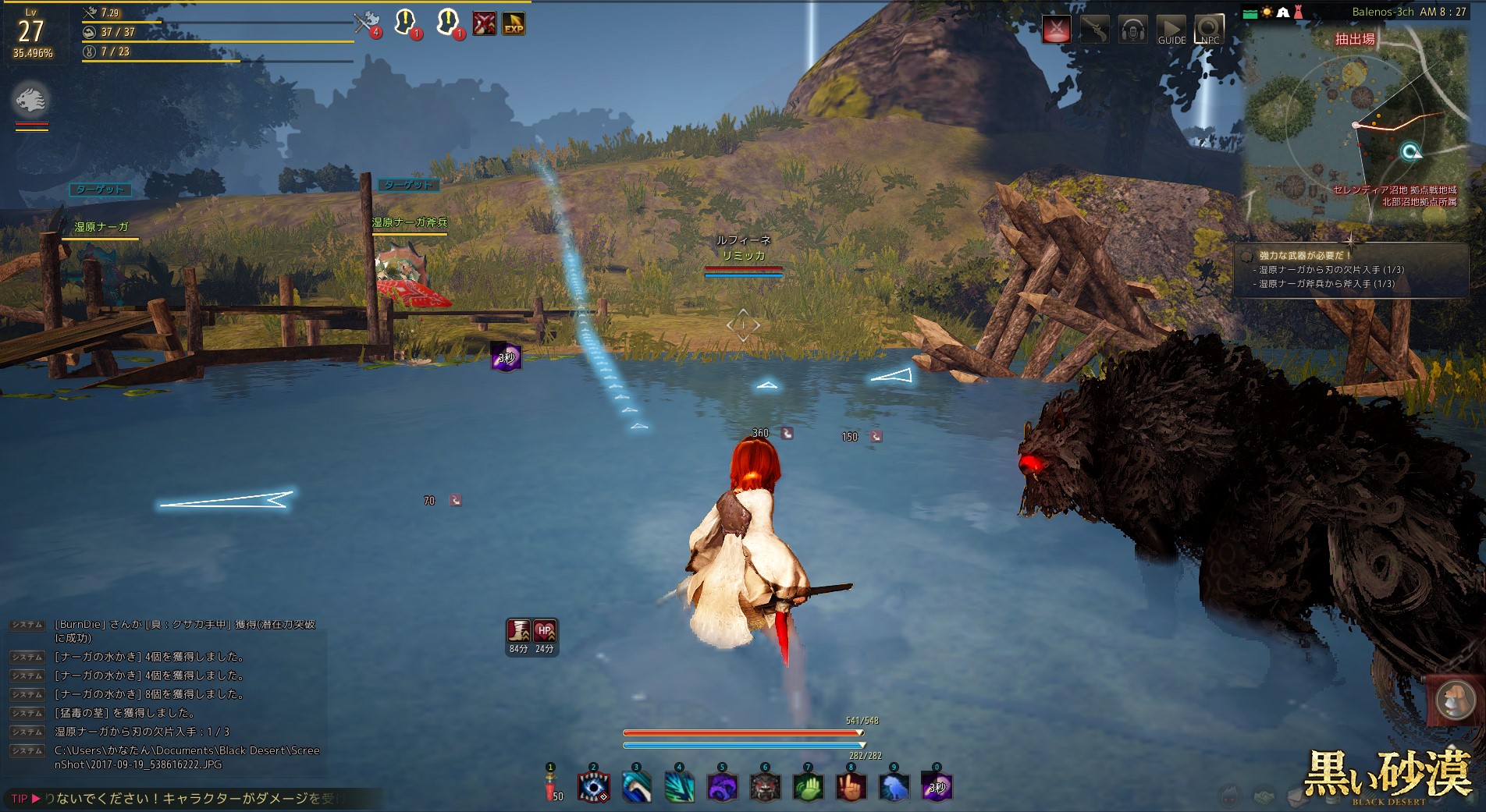1486x812 pixels.
Task: Open the GUIDE button
Action: tap(1171, 30)
